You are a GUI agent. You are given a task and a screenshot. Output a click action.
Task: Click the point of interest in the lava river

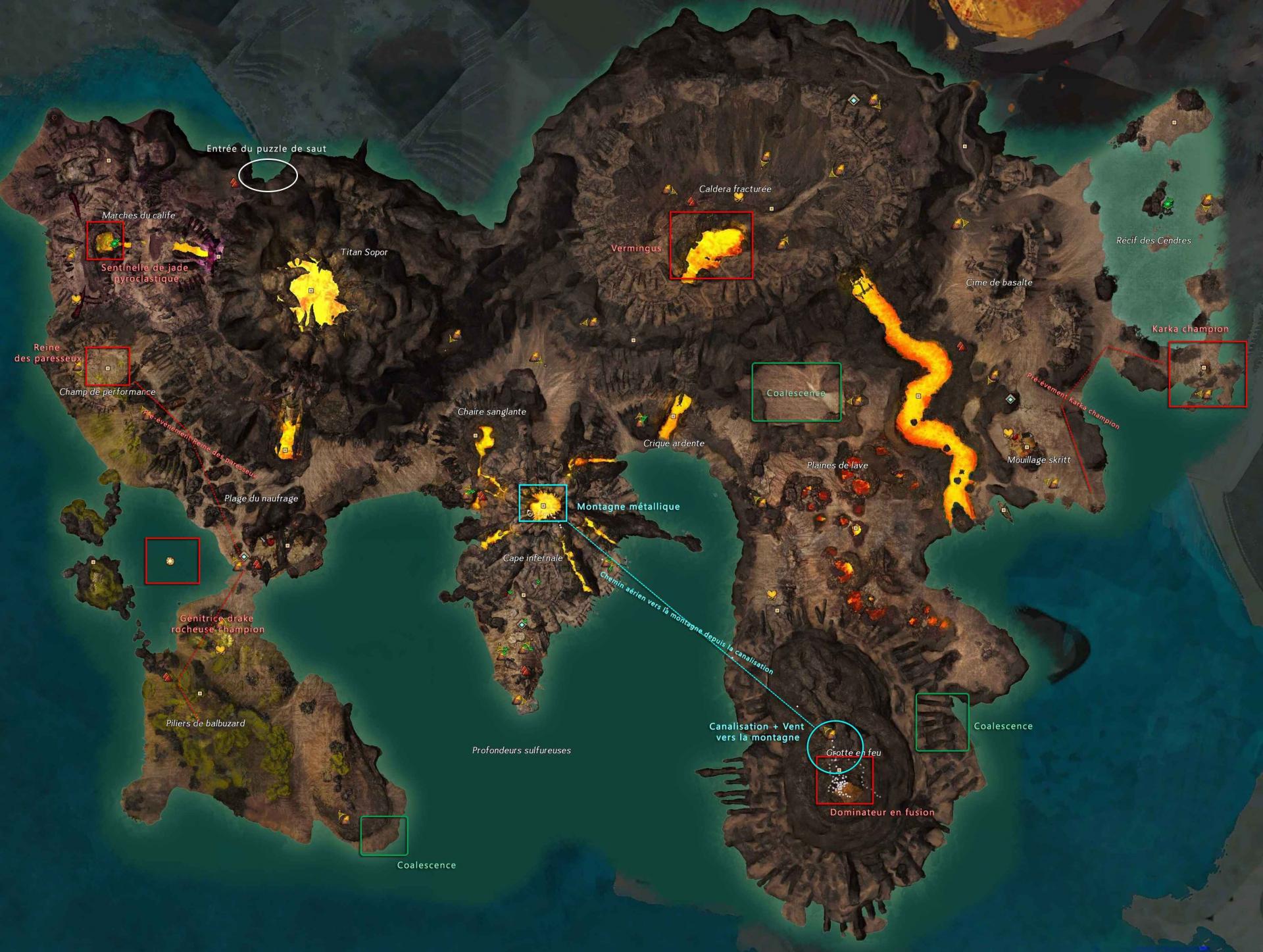click(x=918, y=396)
